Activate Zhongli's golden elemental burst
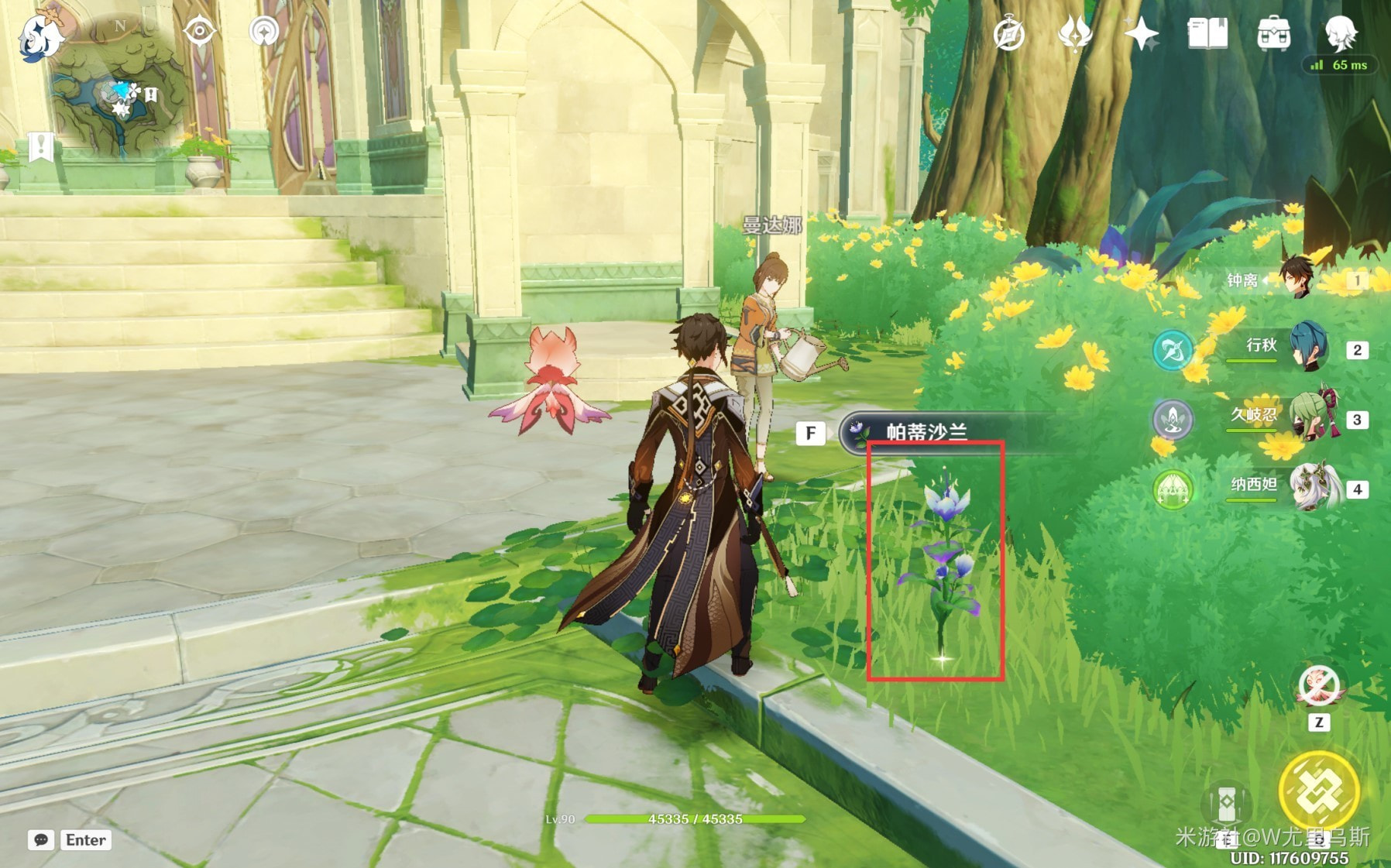 coord(1318,791)
